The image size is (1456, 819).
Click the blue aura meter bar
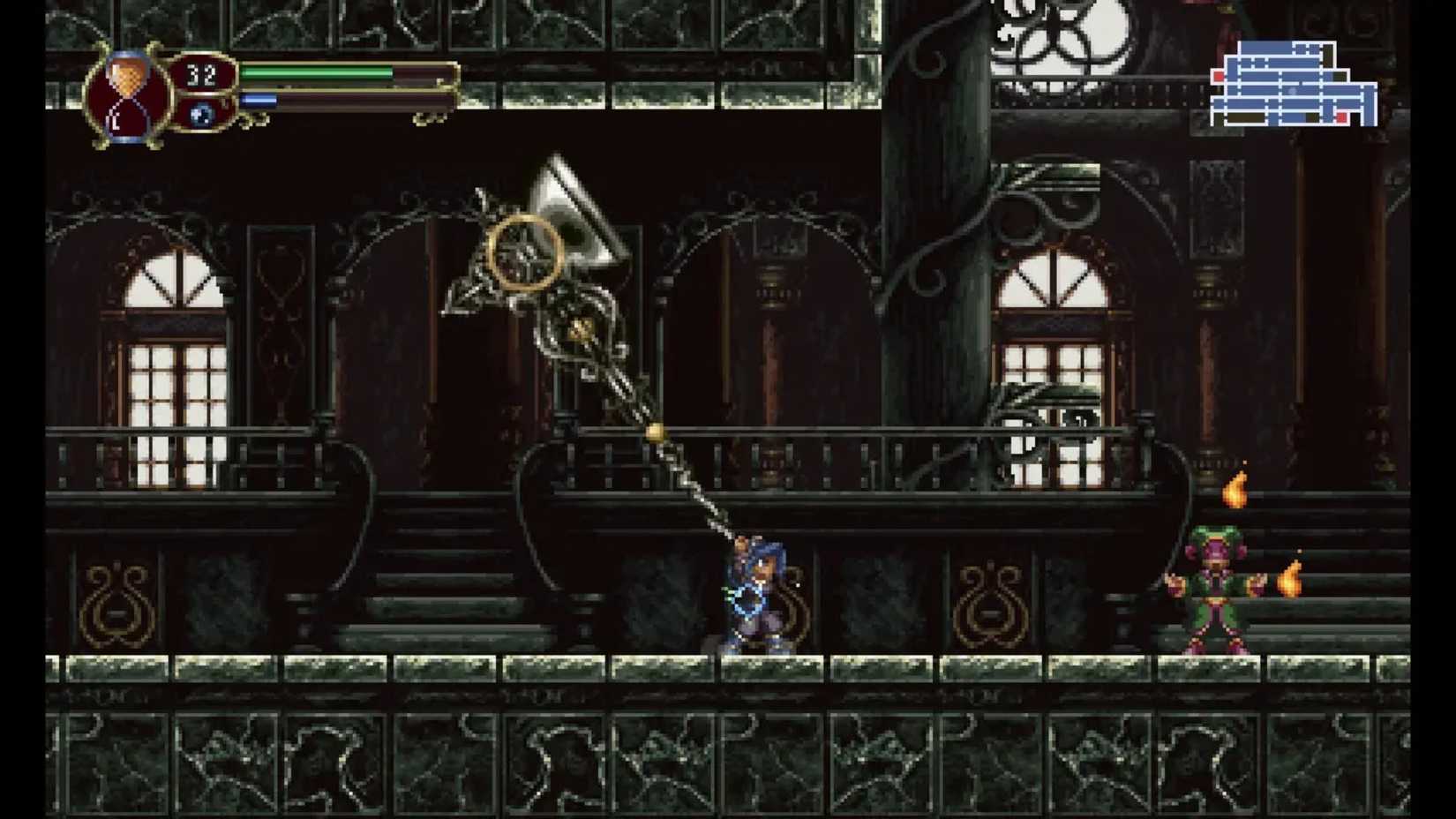(260, 99)
